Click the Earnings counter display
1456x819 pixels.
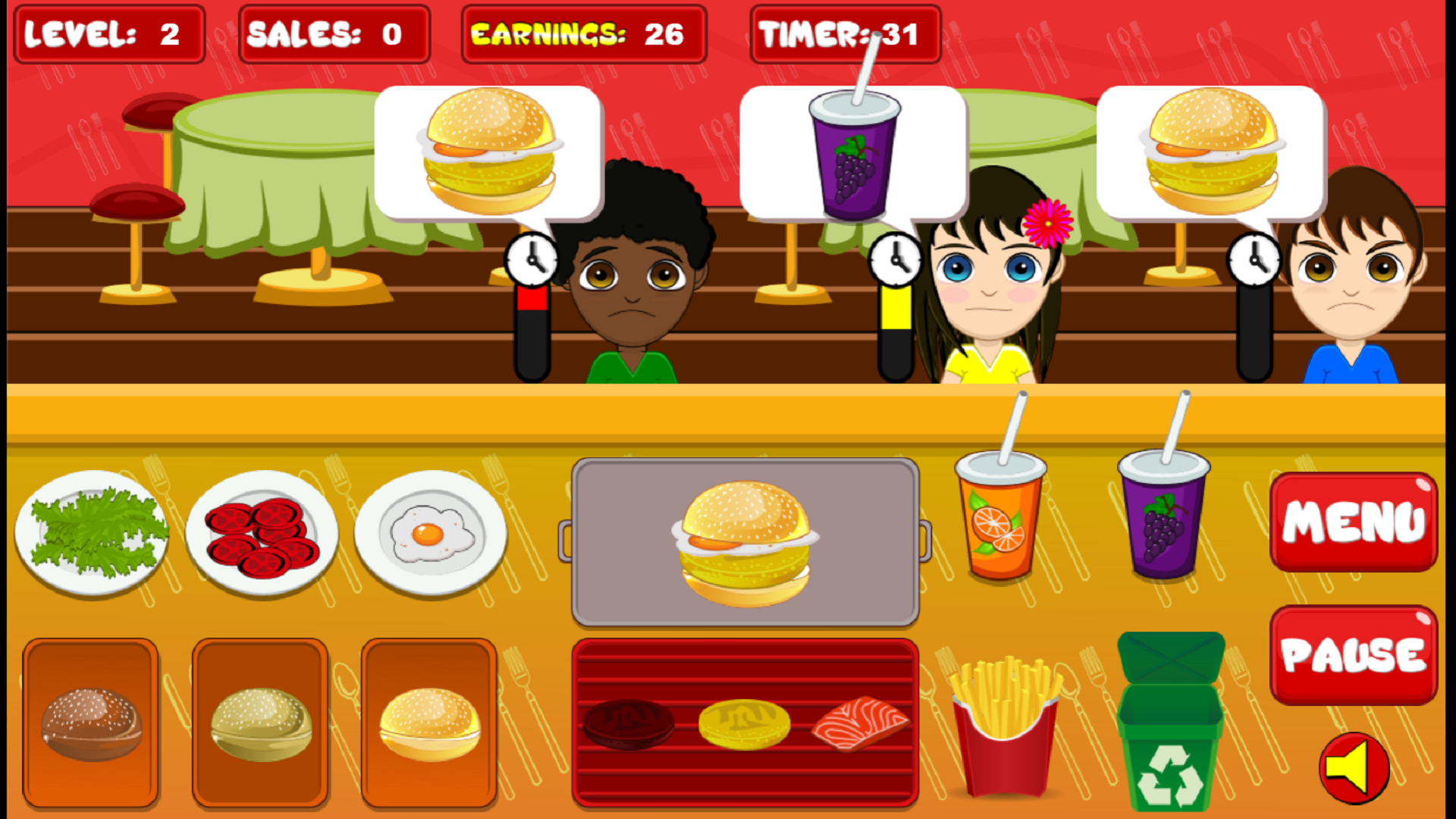pyautogui.click(x=582, y=33)
